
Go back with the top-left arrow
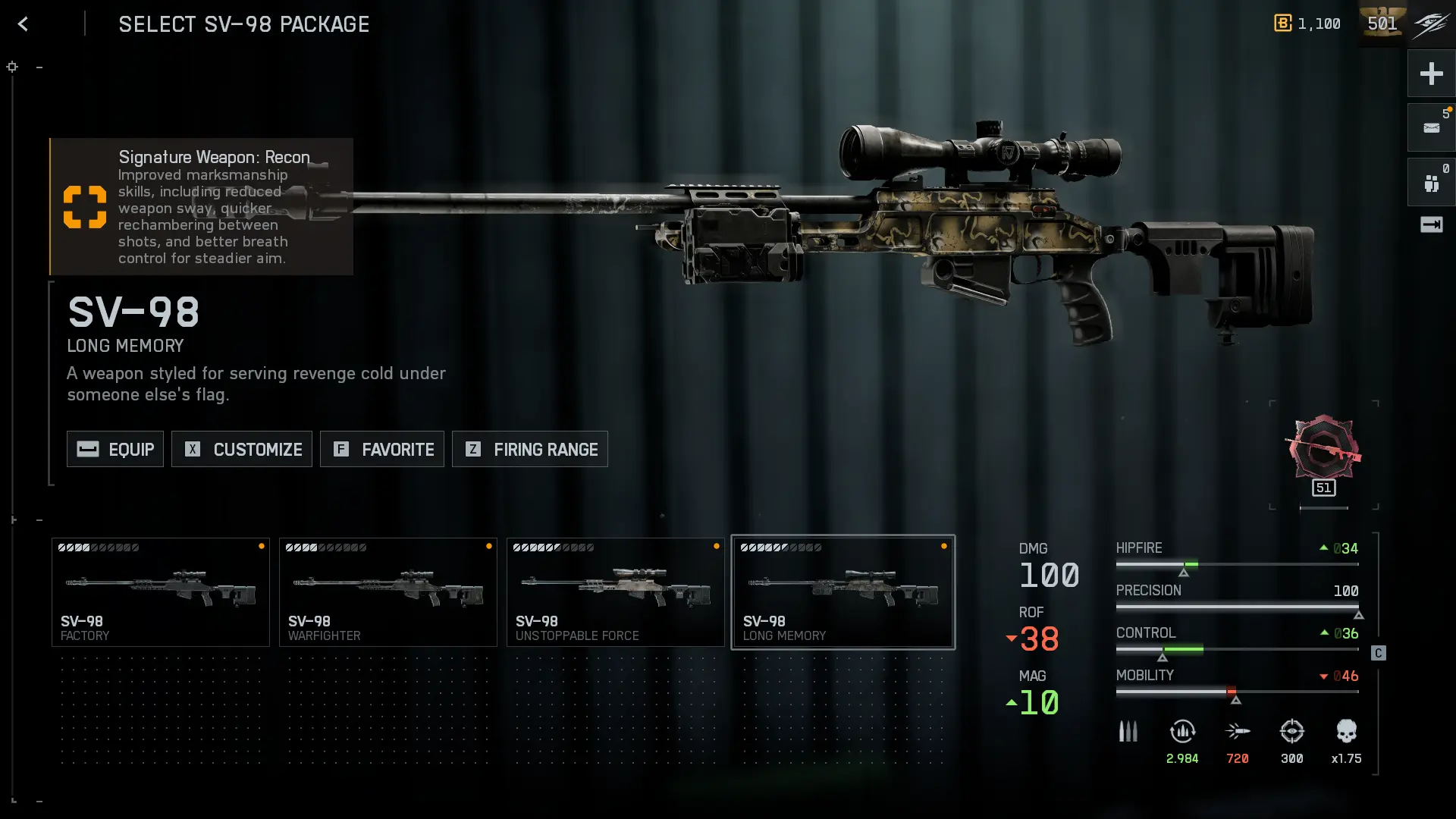23,24
